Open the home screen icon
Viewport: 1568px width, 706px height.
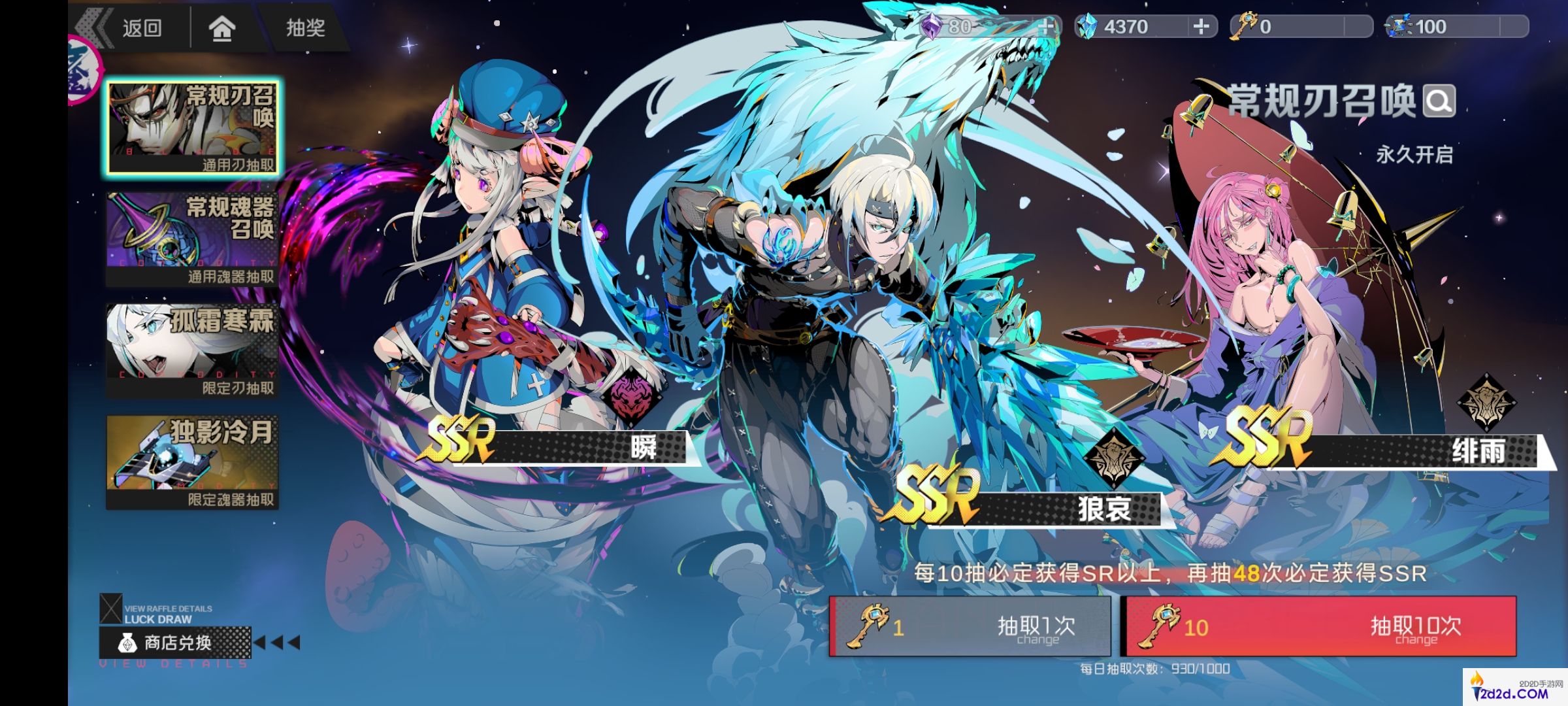pyautogui.click(x=222, y=28)
